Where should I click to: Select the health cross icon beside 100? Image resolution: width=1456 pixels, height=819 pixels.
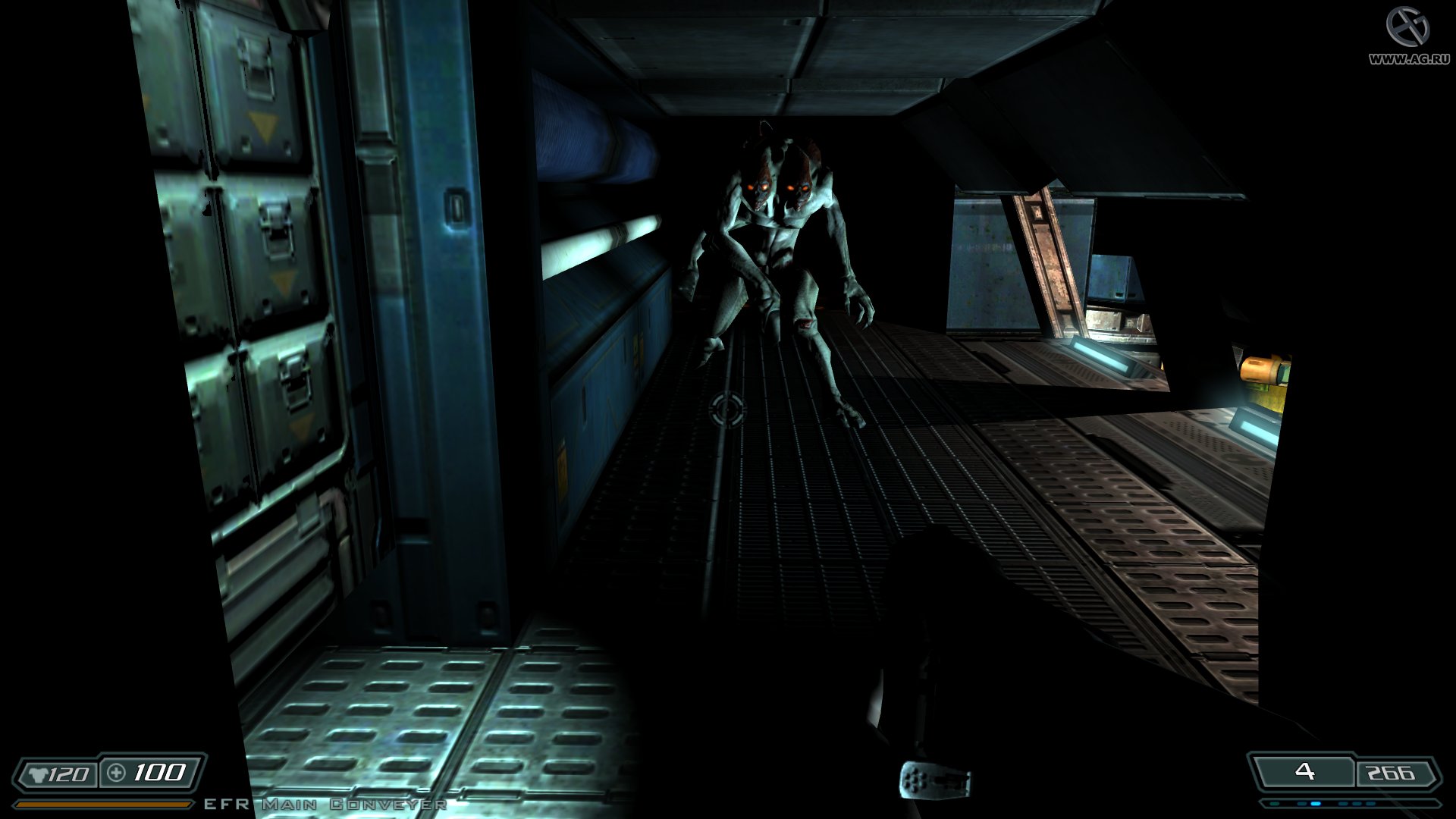tap(115, 773)
